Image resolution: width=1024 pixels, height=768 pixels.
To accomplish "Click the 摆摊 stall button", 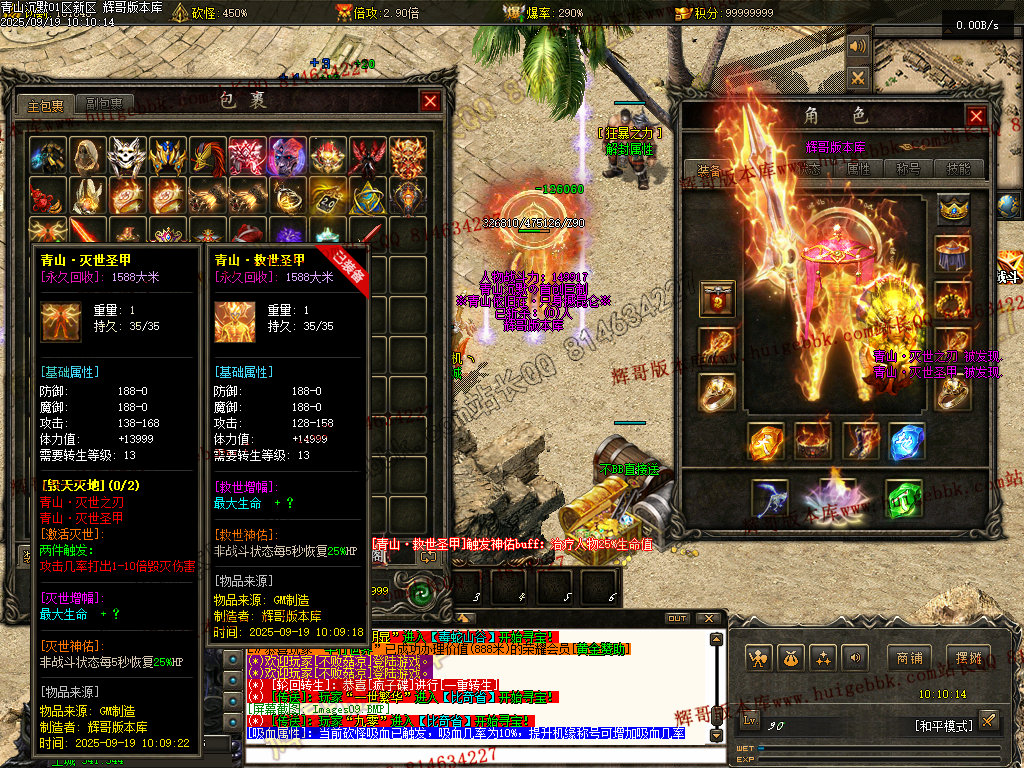I will pos(969,658).
